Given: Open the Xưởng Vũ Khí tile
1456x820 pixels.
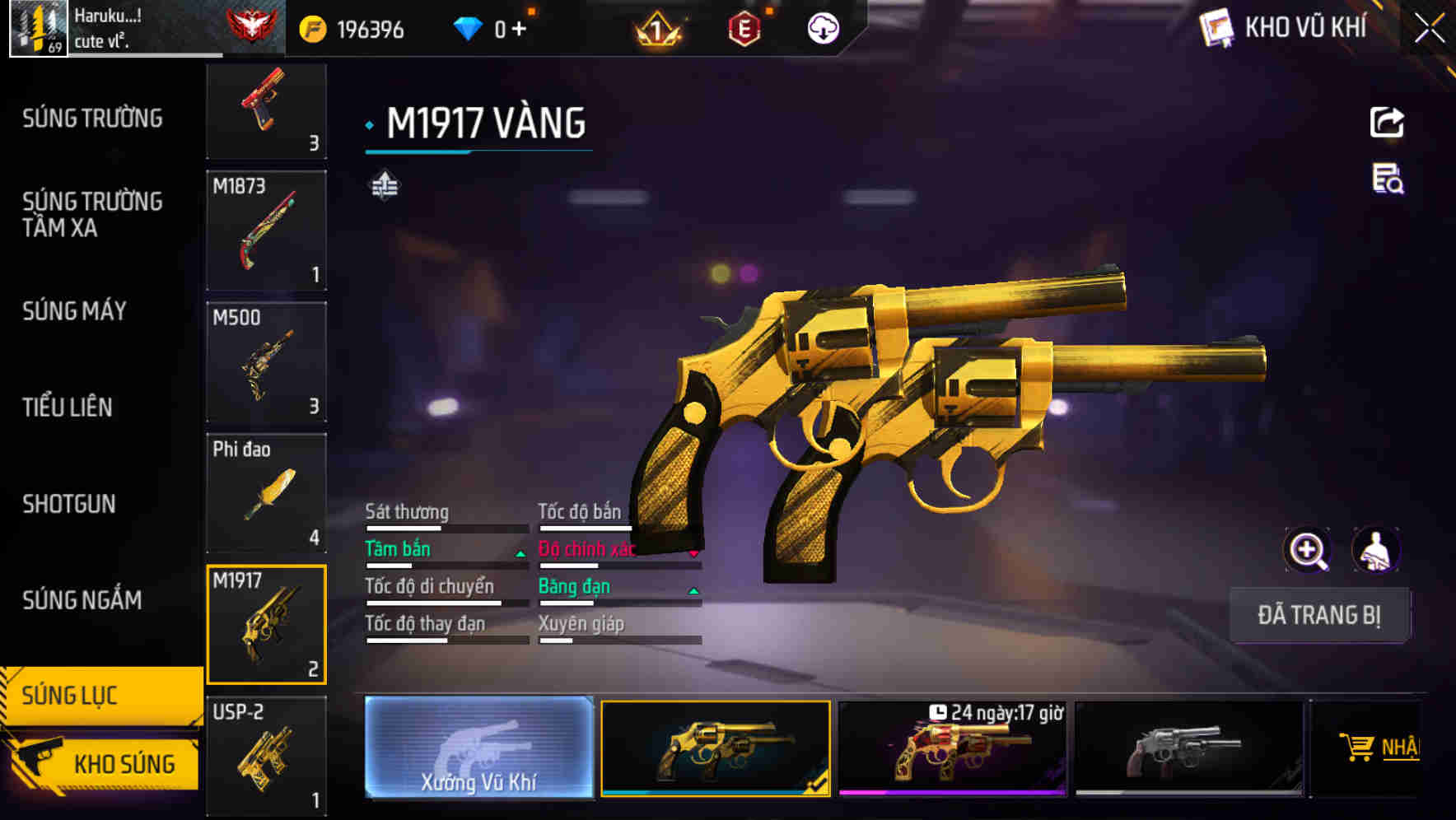Looking at the screenshot, I should pos(478,747).
